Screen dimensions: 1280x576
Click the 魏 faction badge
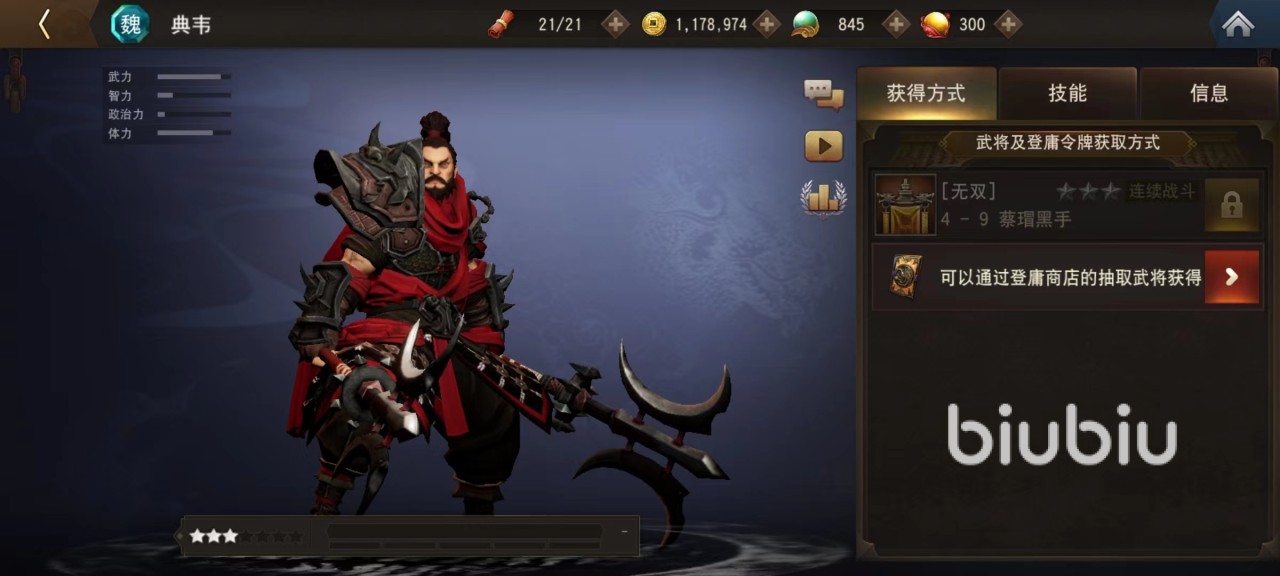(130, 24)
